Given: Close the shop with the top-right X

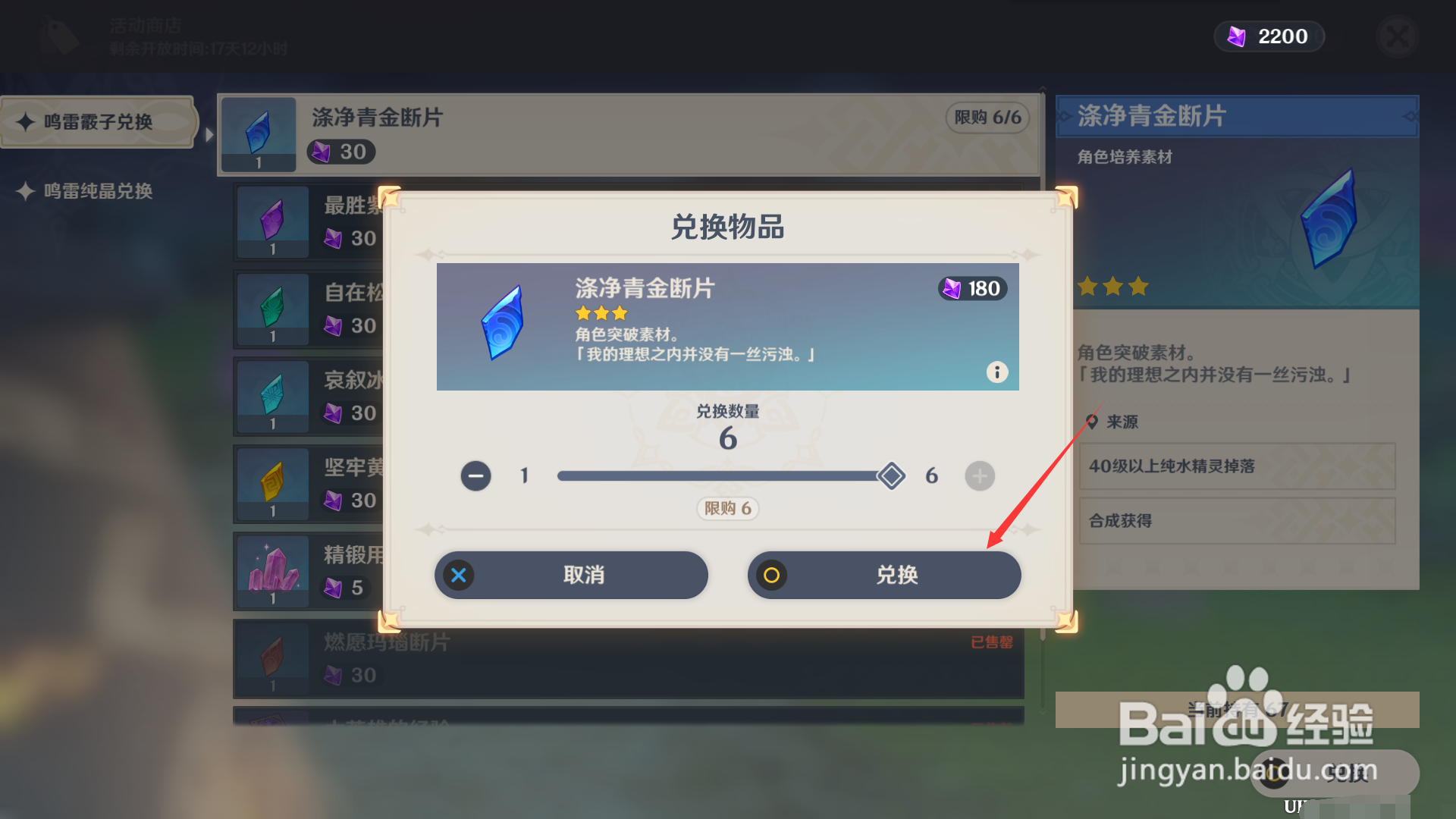Looking at the screenshot, I should (x=1397, y=37).
